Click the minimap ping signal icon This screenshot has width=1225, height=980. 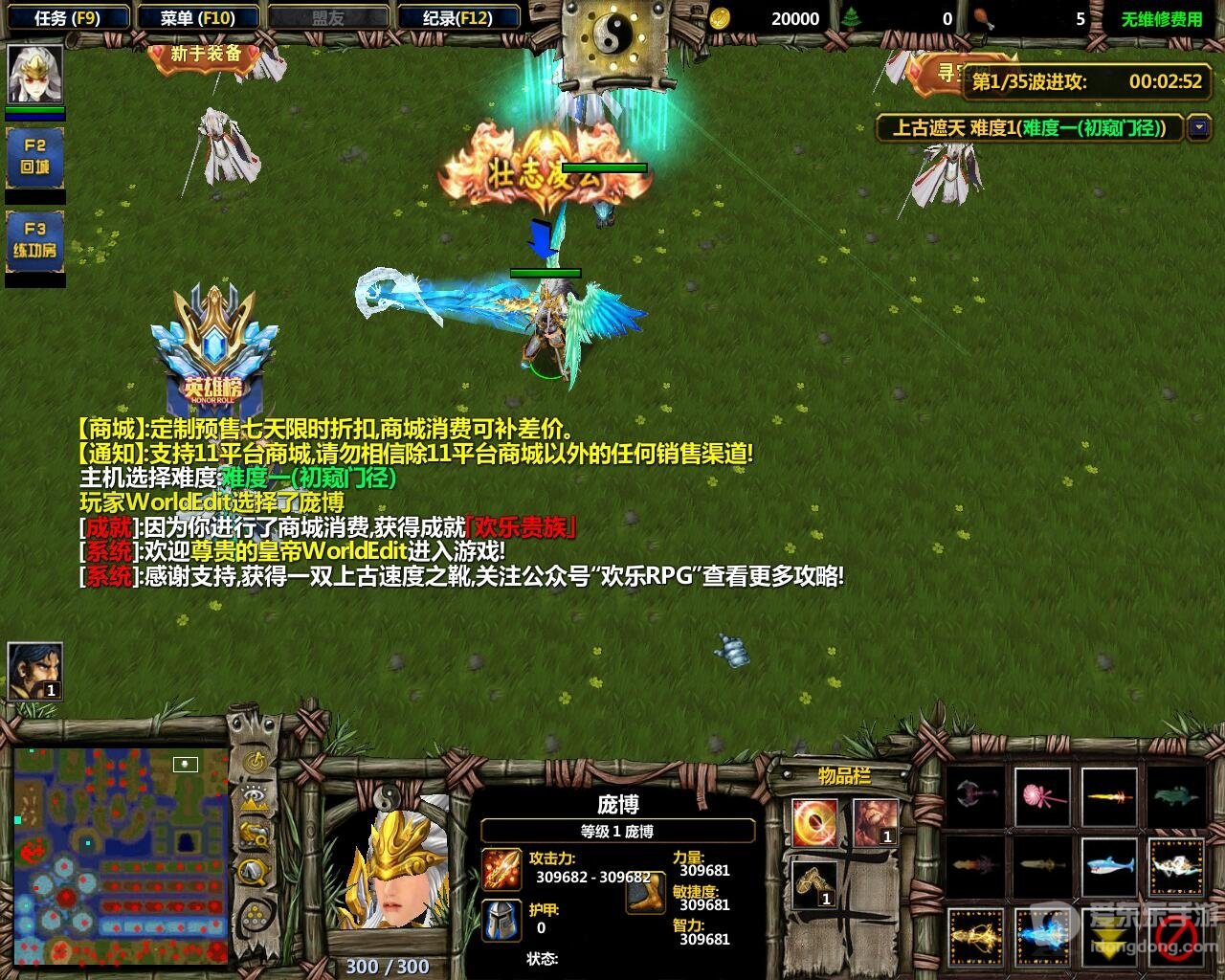[255, 760]
